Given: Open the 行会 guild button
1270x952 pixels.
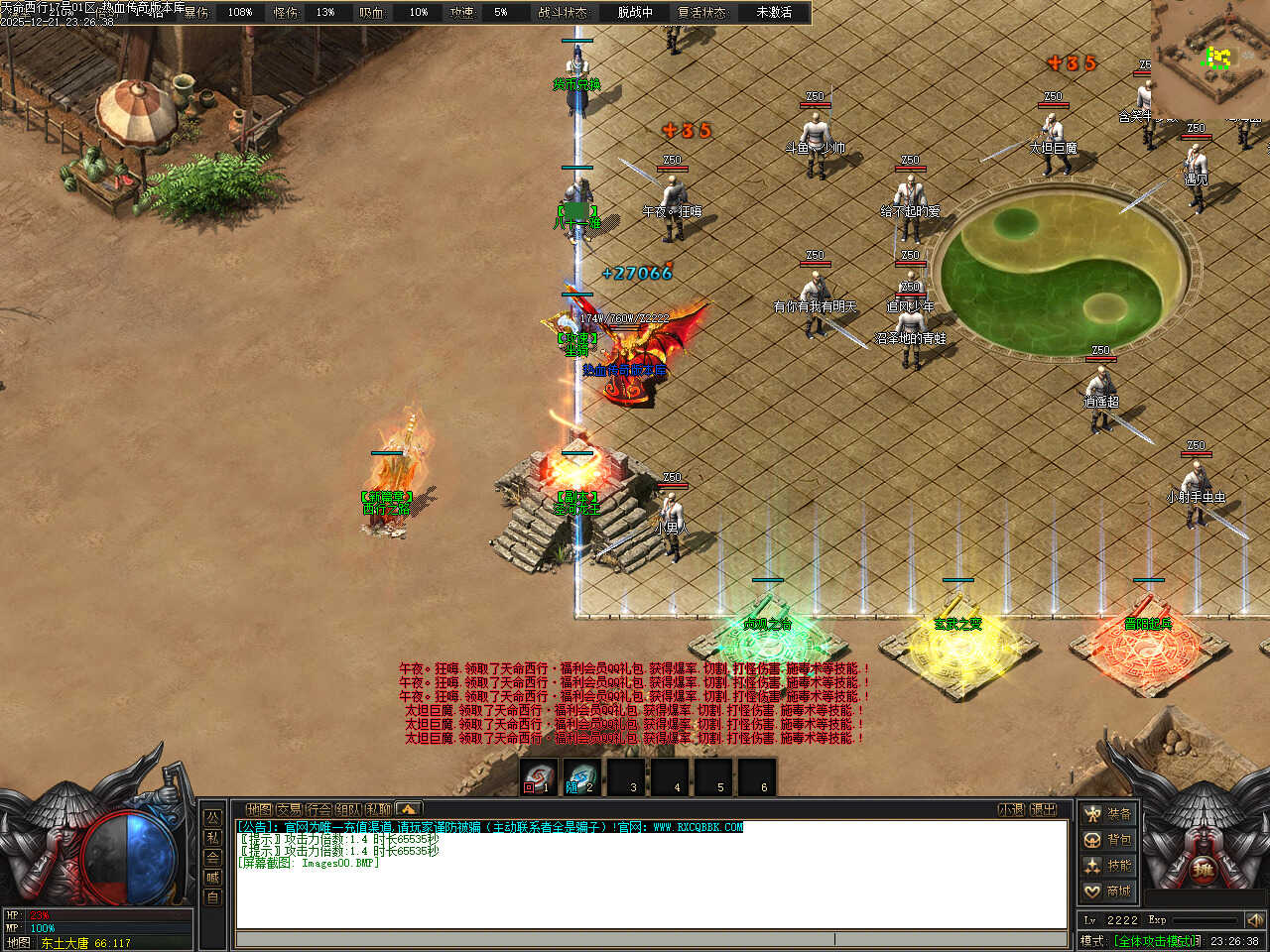Looking at the screenshot, I should coord(318,810).
